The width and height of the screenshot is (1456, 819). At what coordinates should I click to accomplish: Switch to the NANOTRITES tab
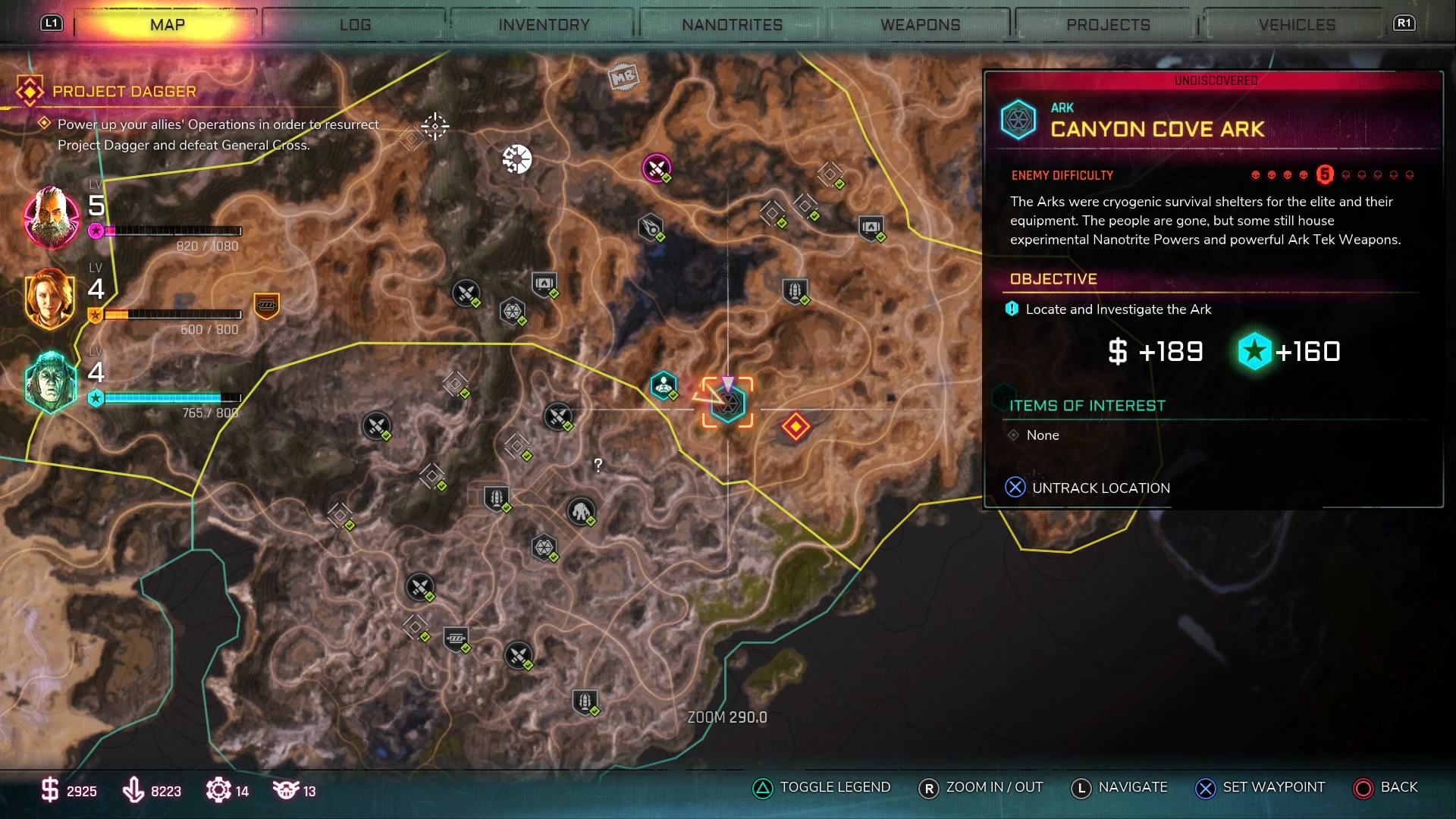click(731, 24)
